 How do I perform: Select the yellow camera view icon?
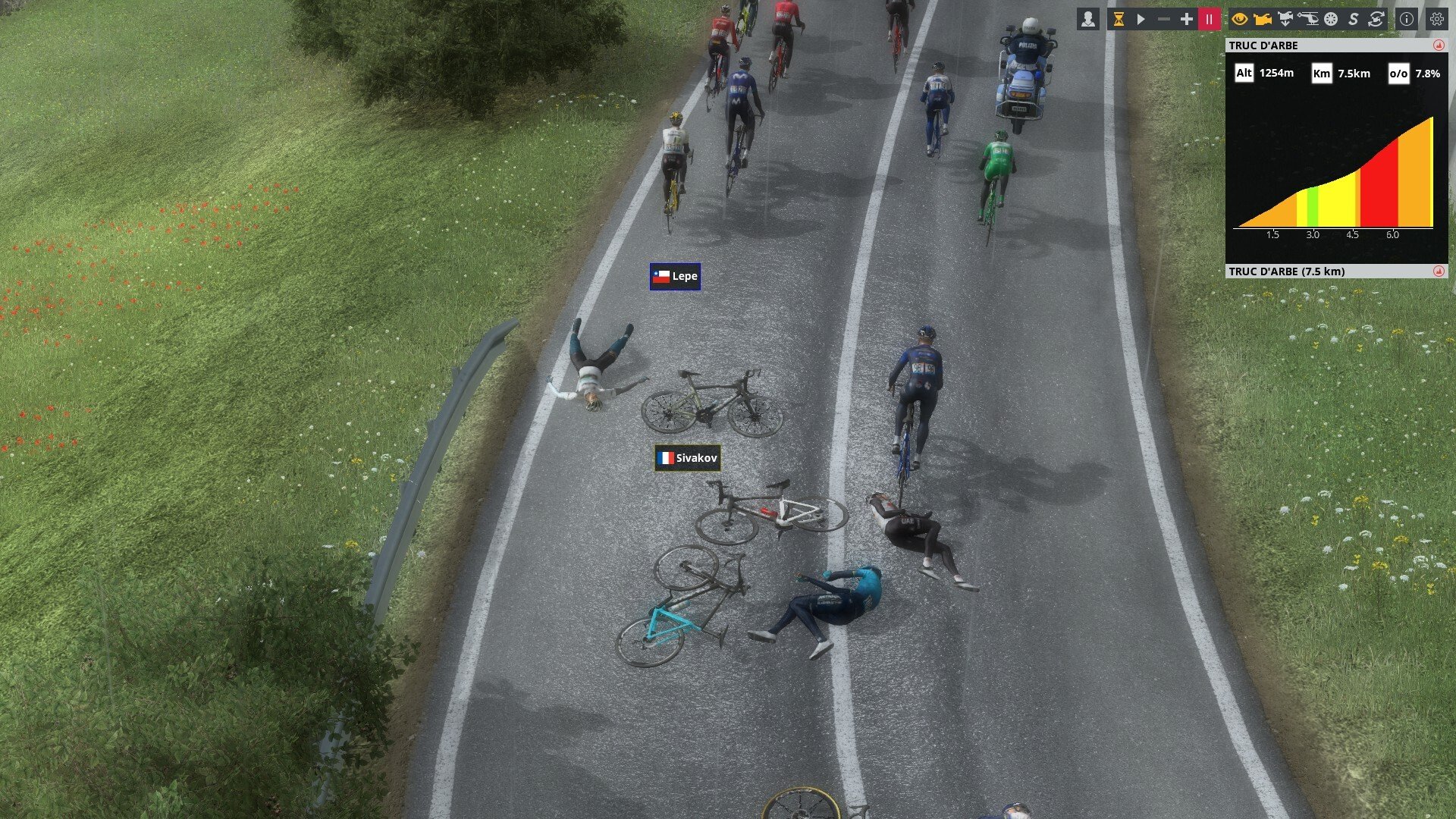click(1263, 20)
